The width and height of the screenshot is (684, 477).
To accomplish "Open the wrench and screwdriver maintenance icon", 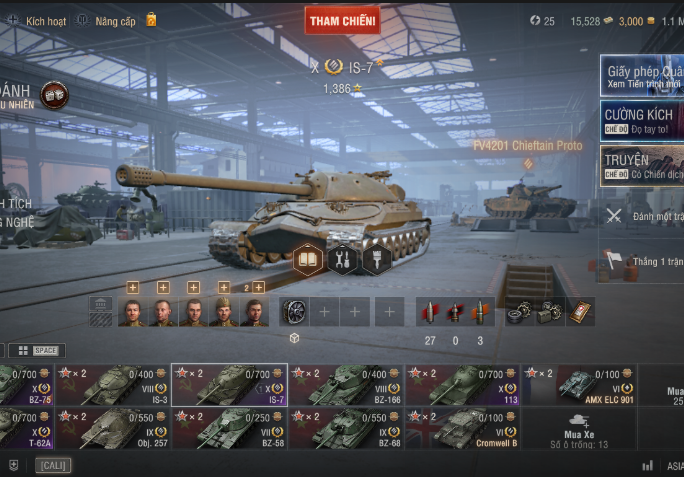I will tap(343, 260).
